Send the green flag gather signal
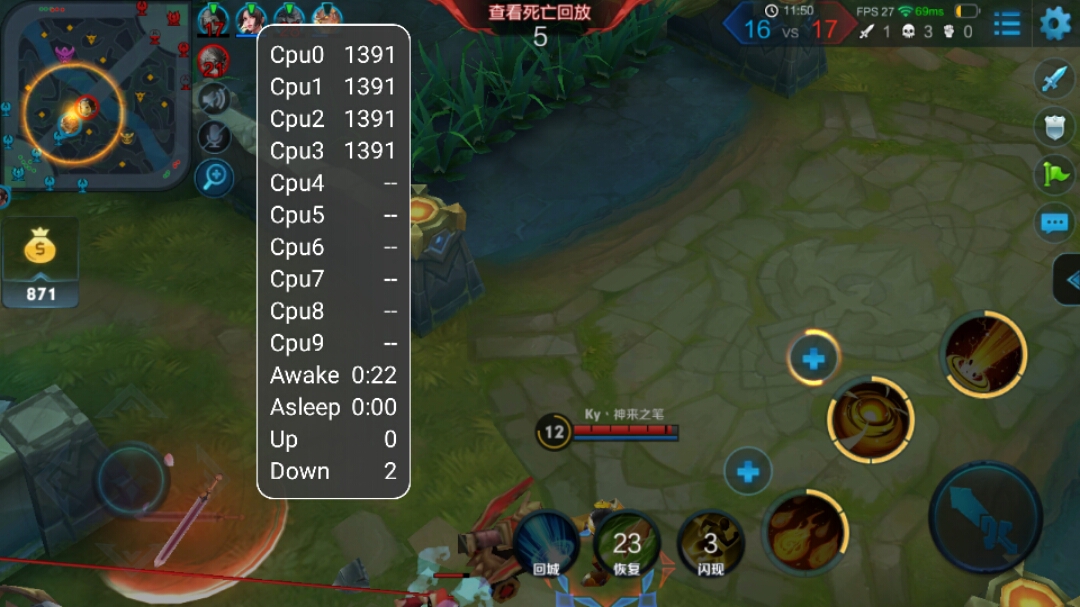 pyautogui.click(x=1055, y=174)
